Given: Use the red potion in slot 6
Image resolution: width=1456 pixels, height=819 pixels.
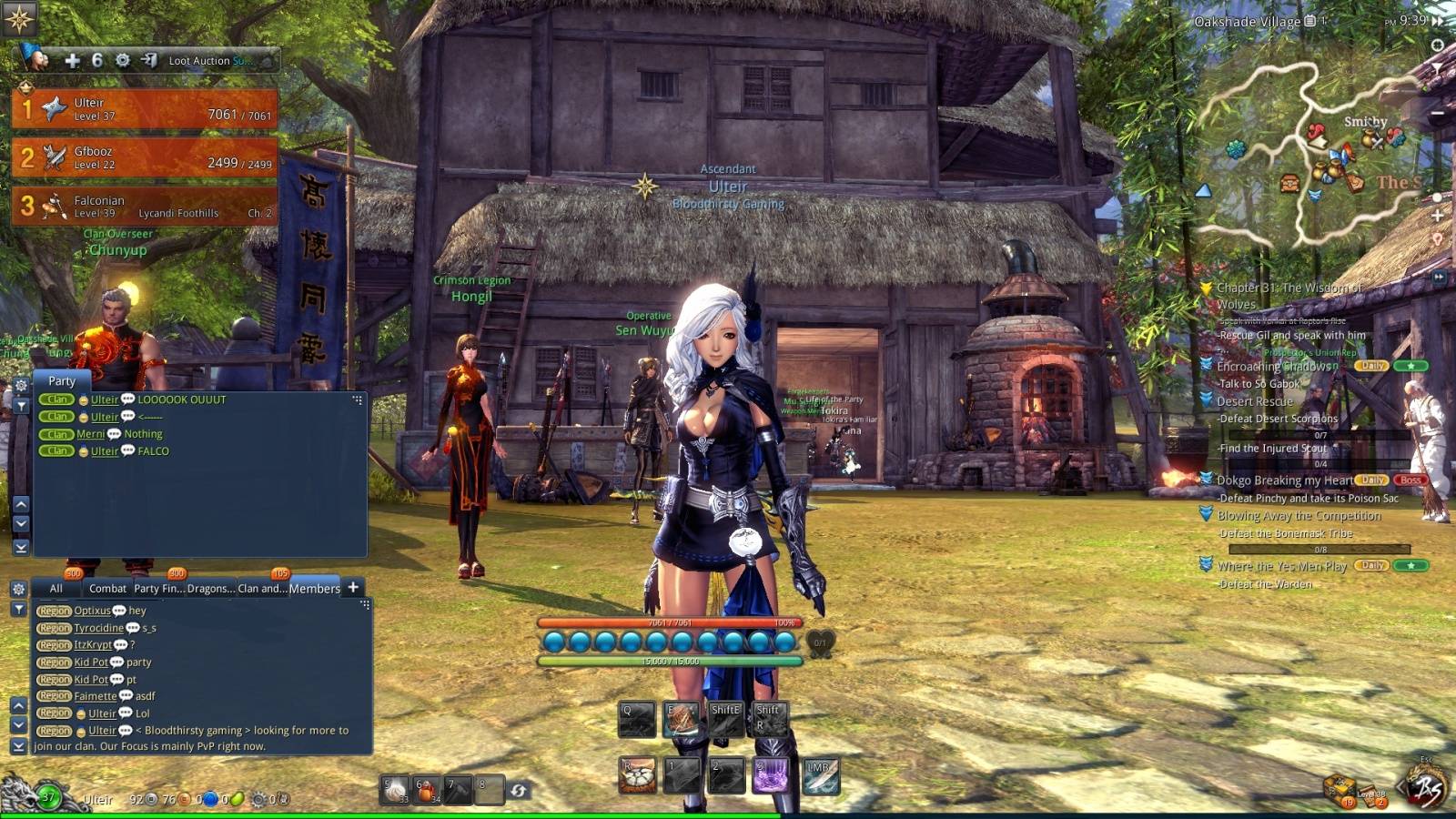Looking at the screenshot, I should 427,789.
